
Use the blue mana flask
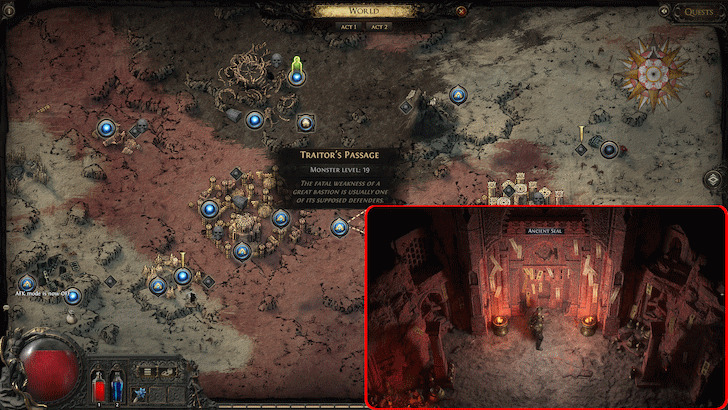(116, 386)
